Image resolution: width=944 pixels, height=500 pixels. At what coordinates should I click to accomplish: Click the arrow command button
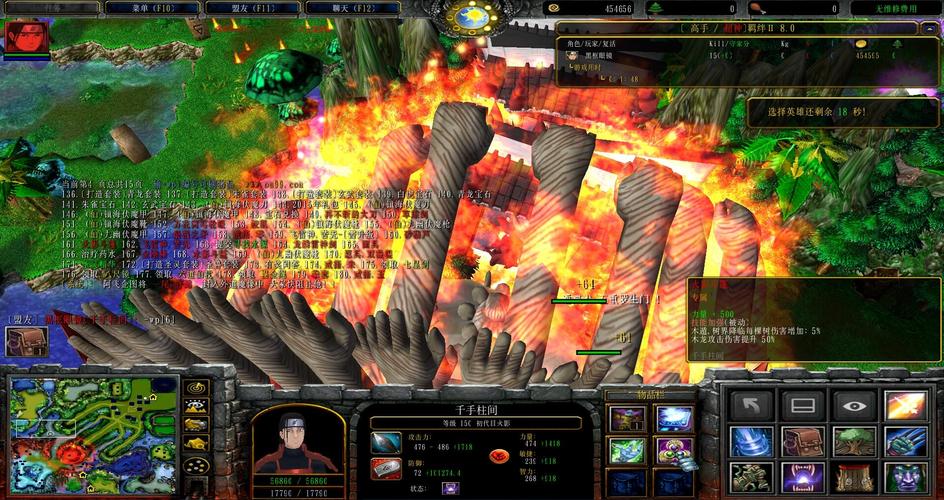point(749,405)
